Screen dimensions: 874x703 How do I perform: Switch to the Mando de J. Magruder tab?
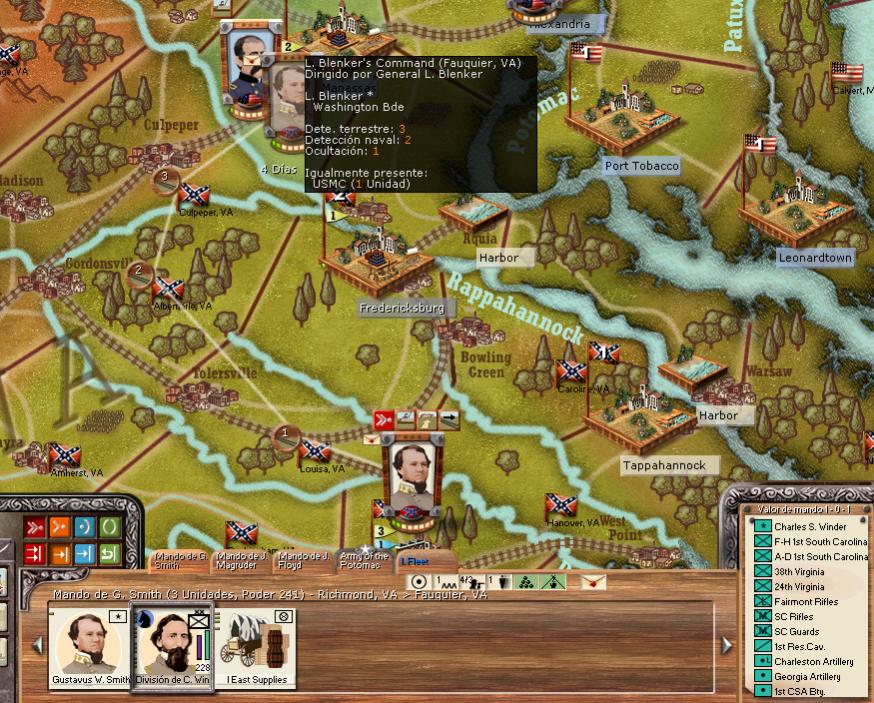(x=242, y=560)
